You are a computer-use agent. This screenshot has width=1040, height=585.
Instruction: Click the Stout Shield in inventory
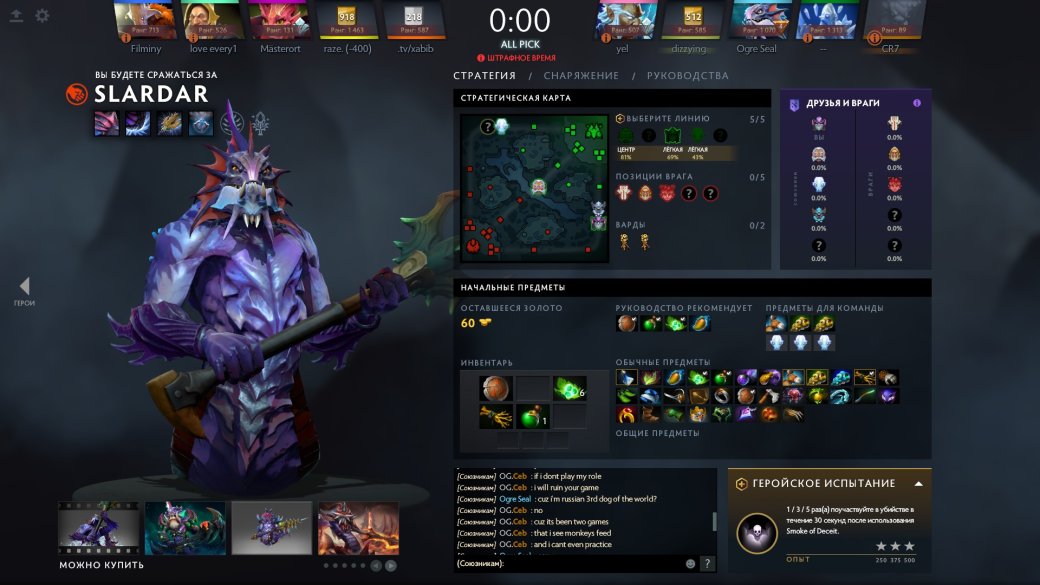(x=495, y=389)
